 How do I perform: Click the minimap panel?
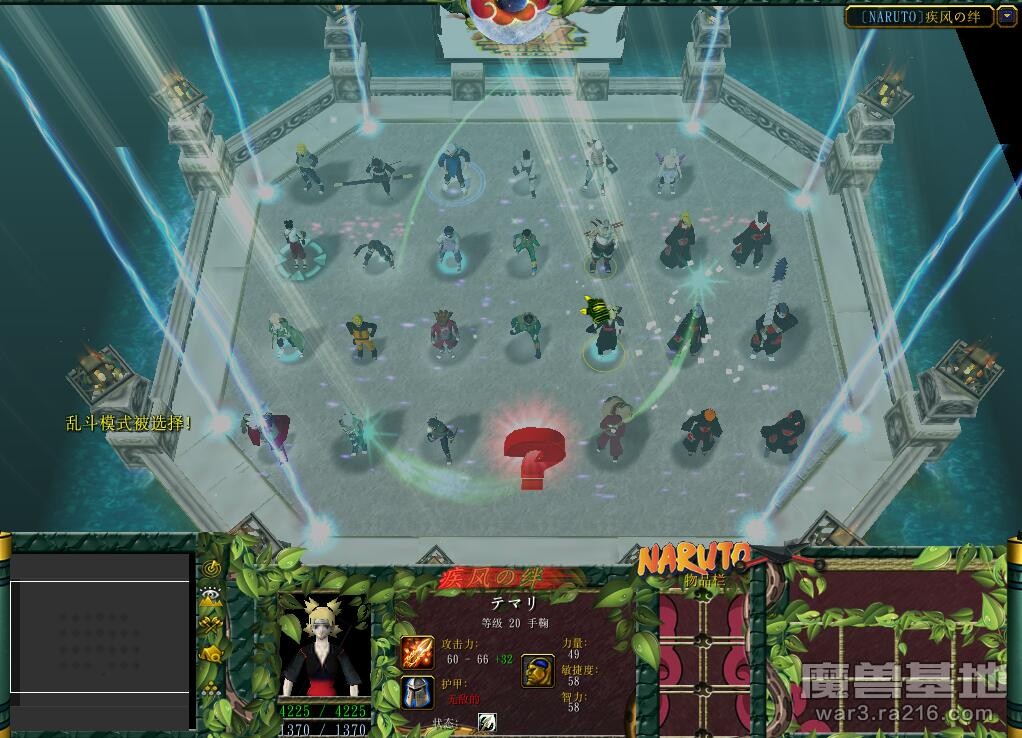click(x=100, y=637)
